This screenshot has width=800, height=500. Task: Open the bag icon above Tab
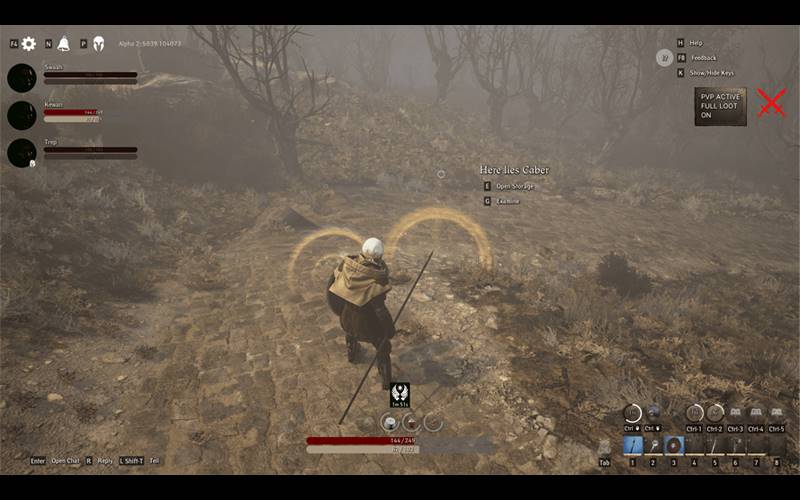(604, 446)
